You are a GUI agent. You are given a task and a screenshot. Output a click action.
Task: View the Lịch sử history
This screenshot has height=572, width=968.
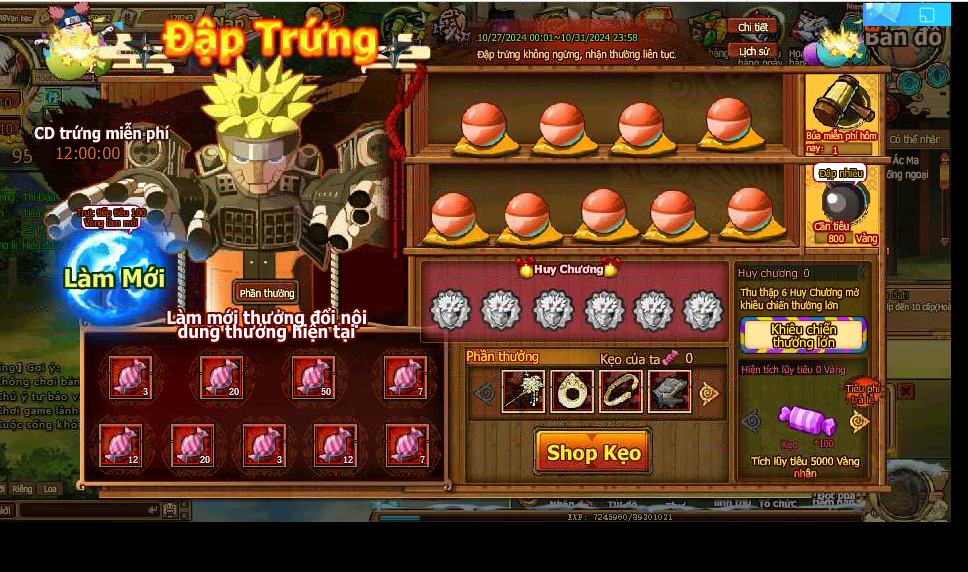[x=754, y=51]
